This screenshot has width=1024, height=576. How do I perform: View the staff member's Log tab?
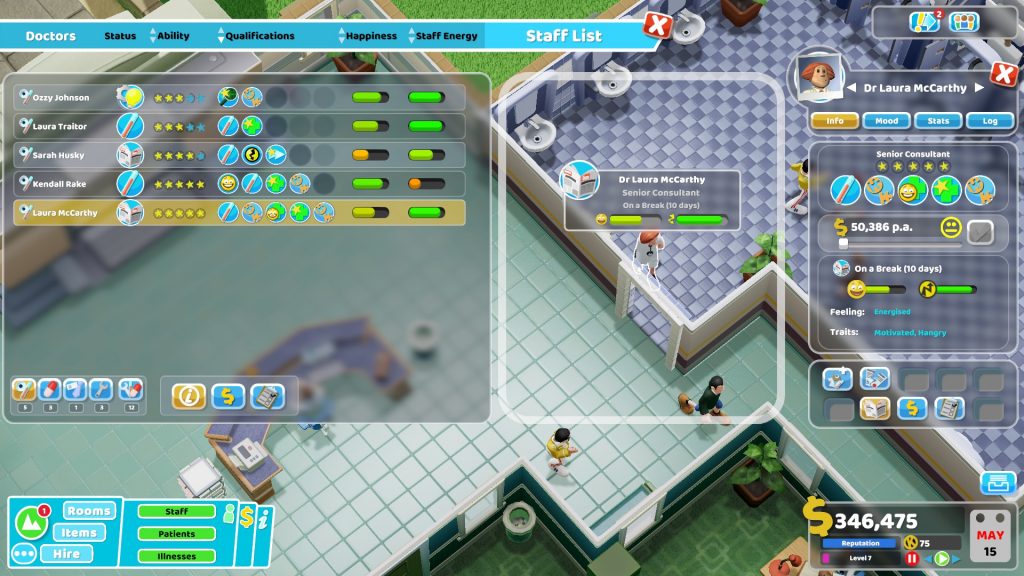click(x=990, y=121)
